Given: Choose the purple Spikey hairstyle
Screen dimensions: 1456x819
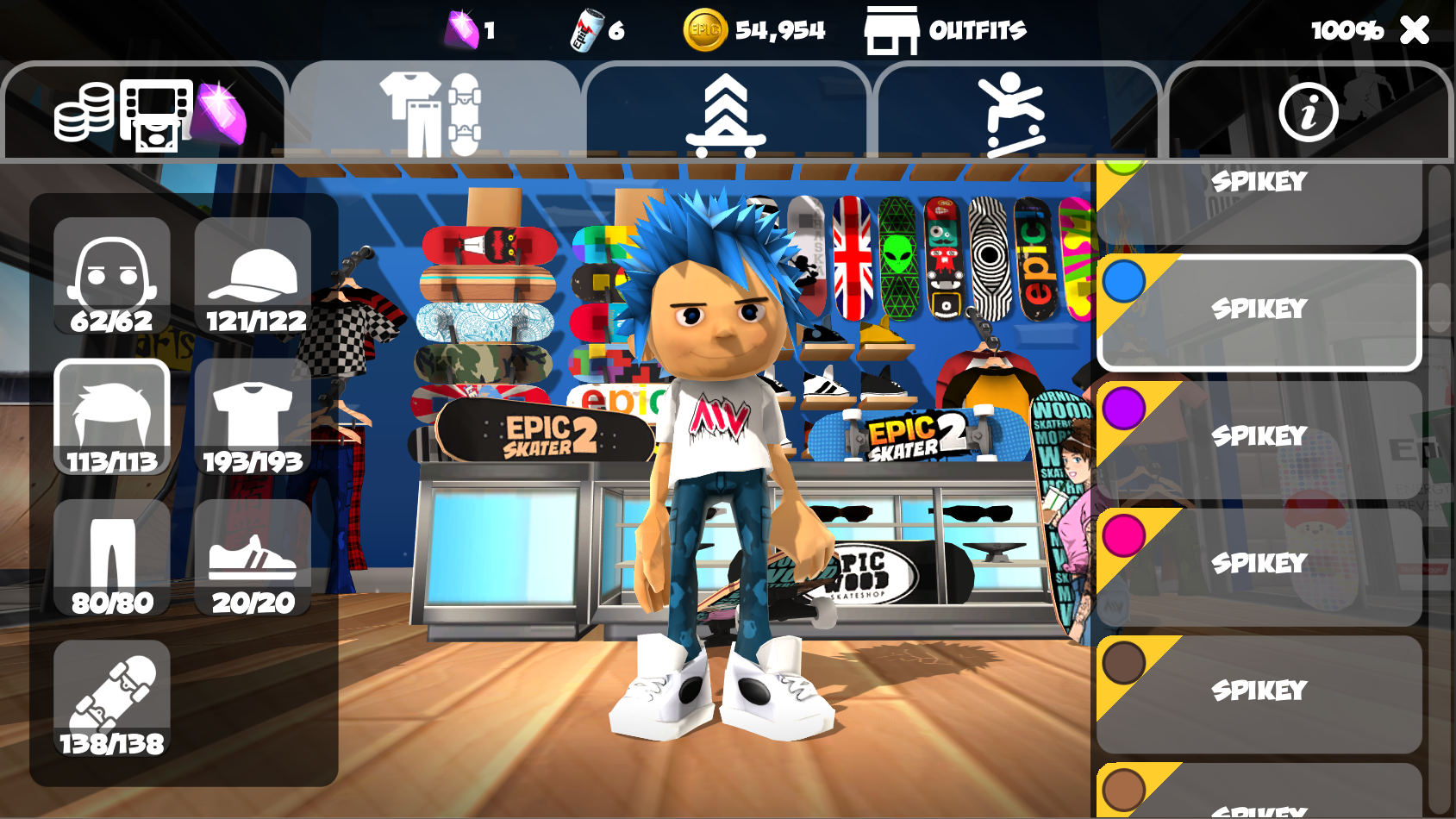Looking at the screenshot, I should click(x=1259, y=439).
